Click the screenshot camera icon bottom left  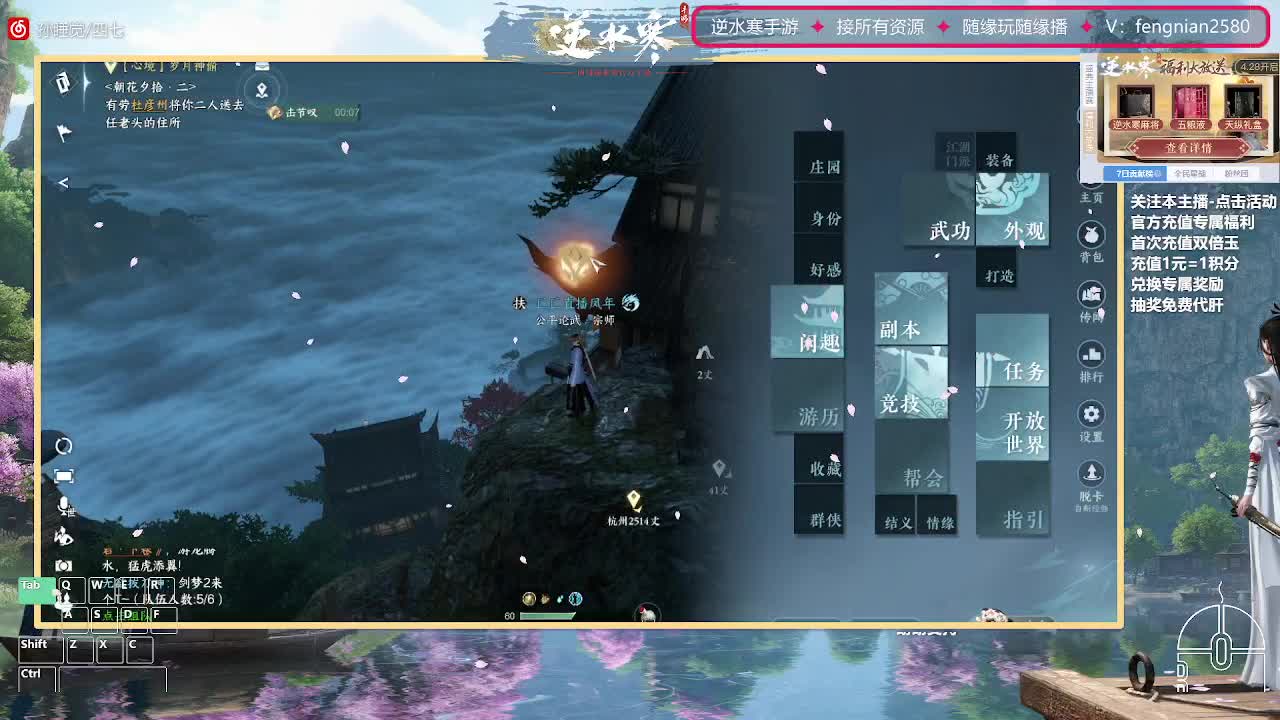point(63,565)
